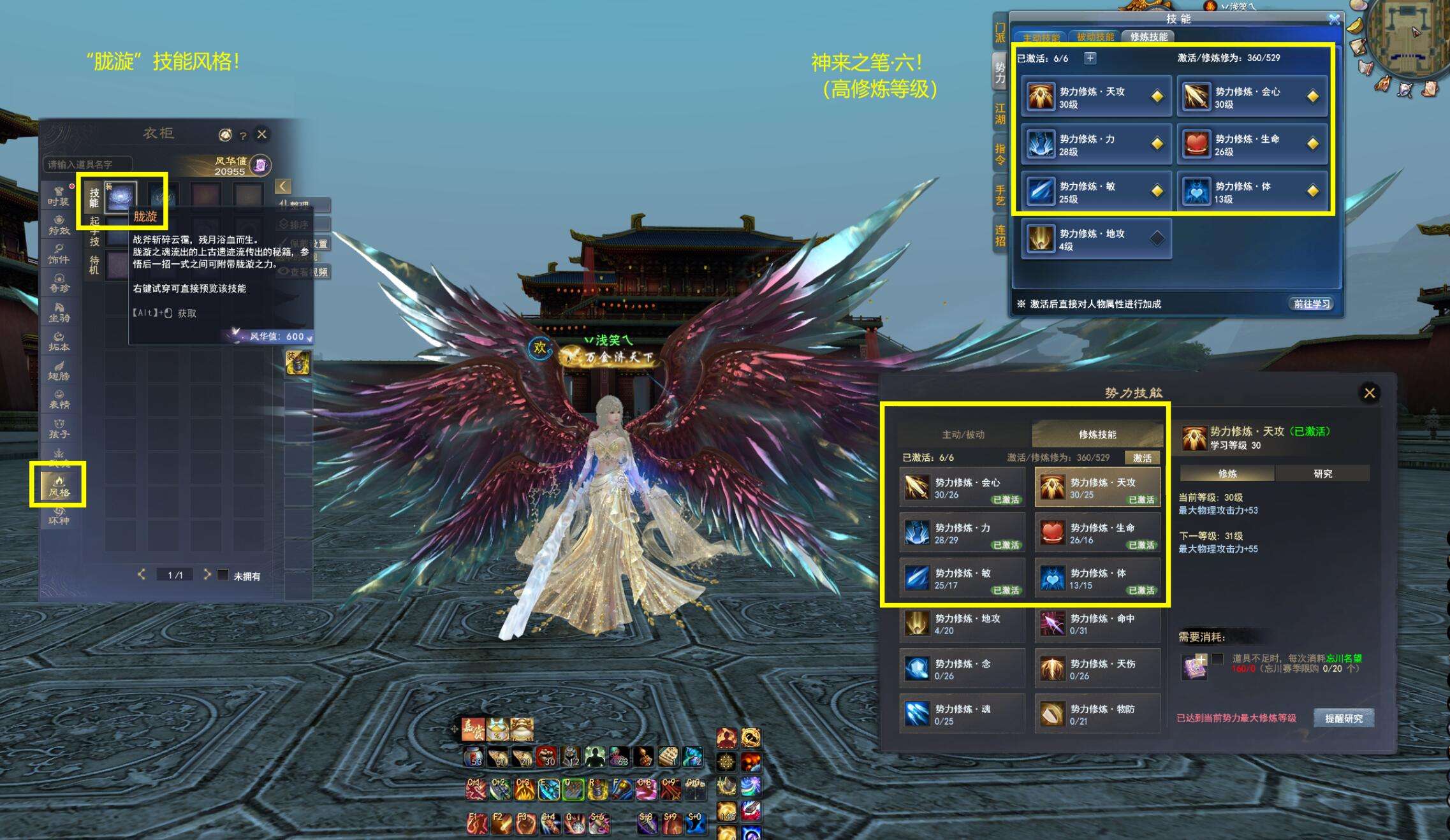Type in the wardrobe item search field
This screenshot has height=840, width=1450.
click(x=87, y=164)
